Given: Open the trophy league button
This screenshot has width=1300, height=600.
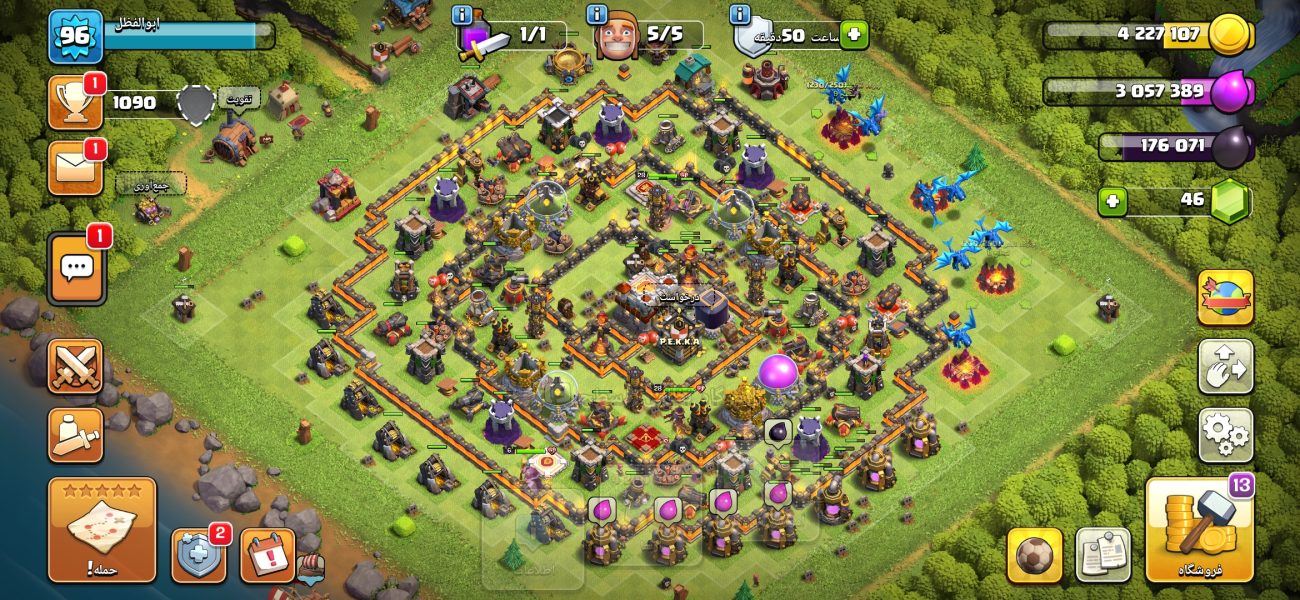Looking at the screenshot, I should tap(76, 103).
